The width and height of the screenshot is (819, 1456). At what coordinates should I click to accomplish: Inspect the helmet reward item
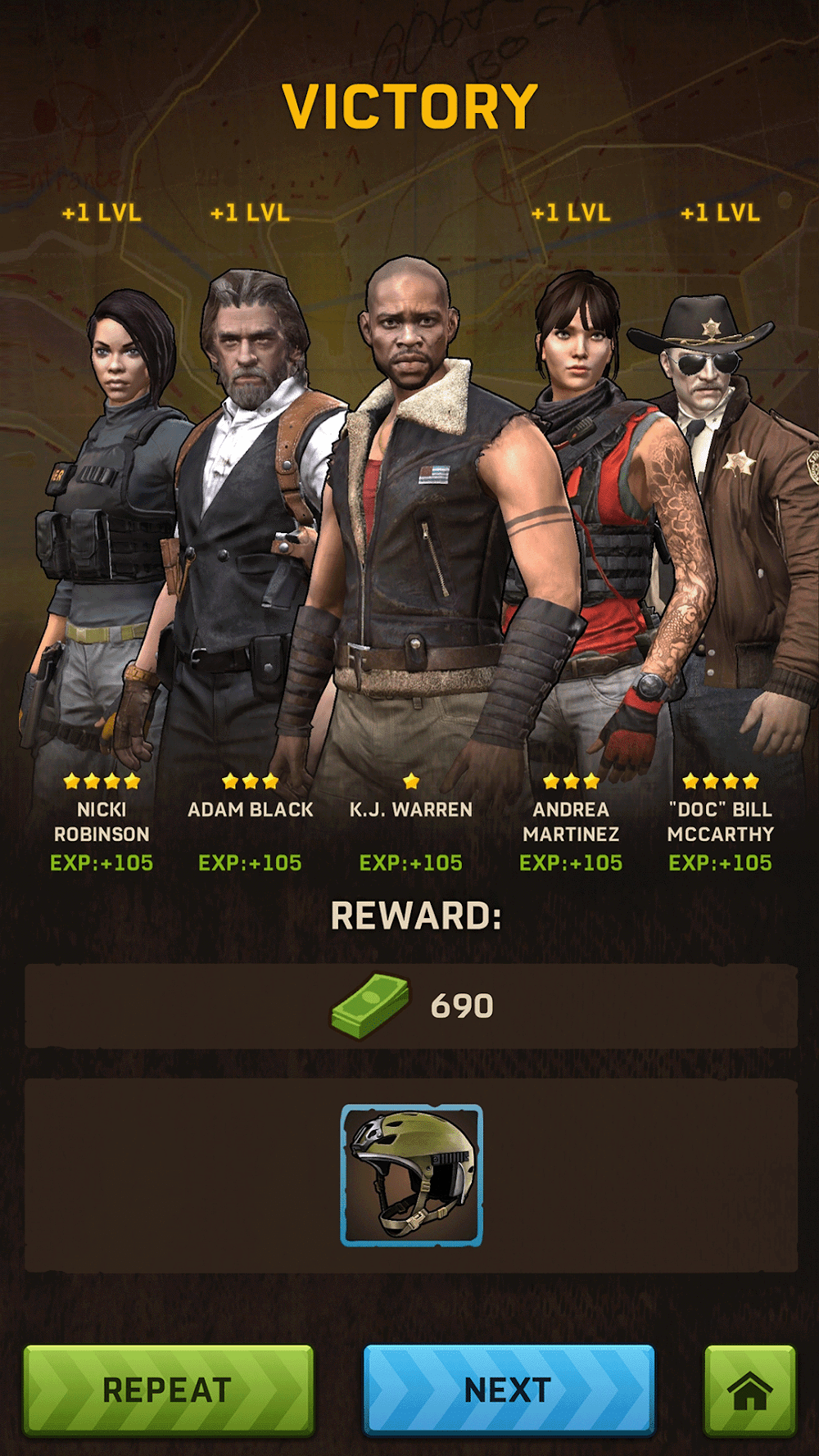click(411, 1175)
